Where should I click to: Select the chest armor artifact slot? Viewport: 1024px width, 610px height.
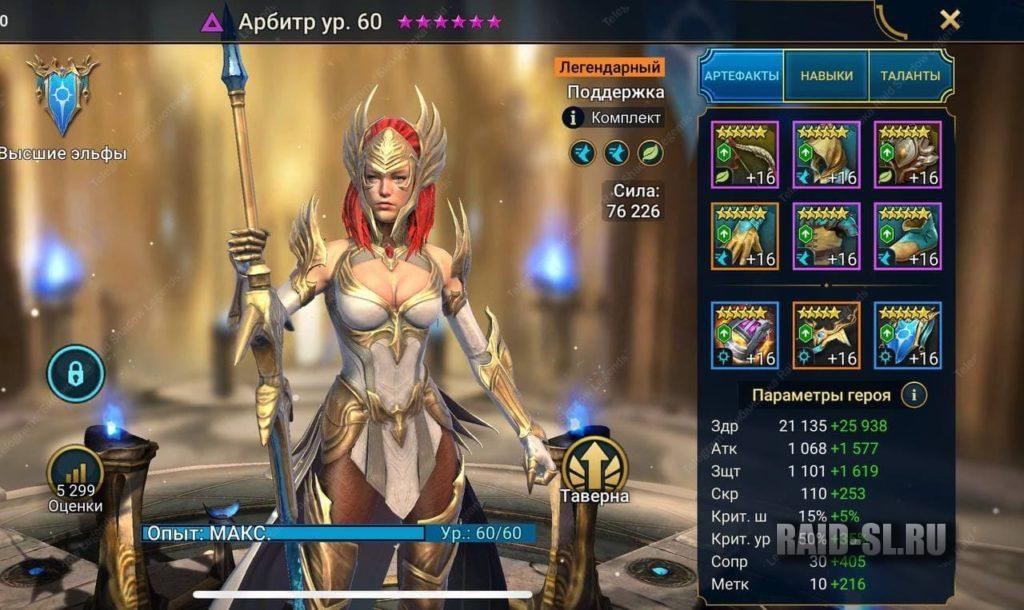click(x=826, y=236)
